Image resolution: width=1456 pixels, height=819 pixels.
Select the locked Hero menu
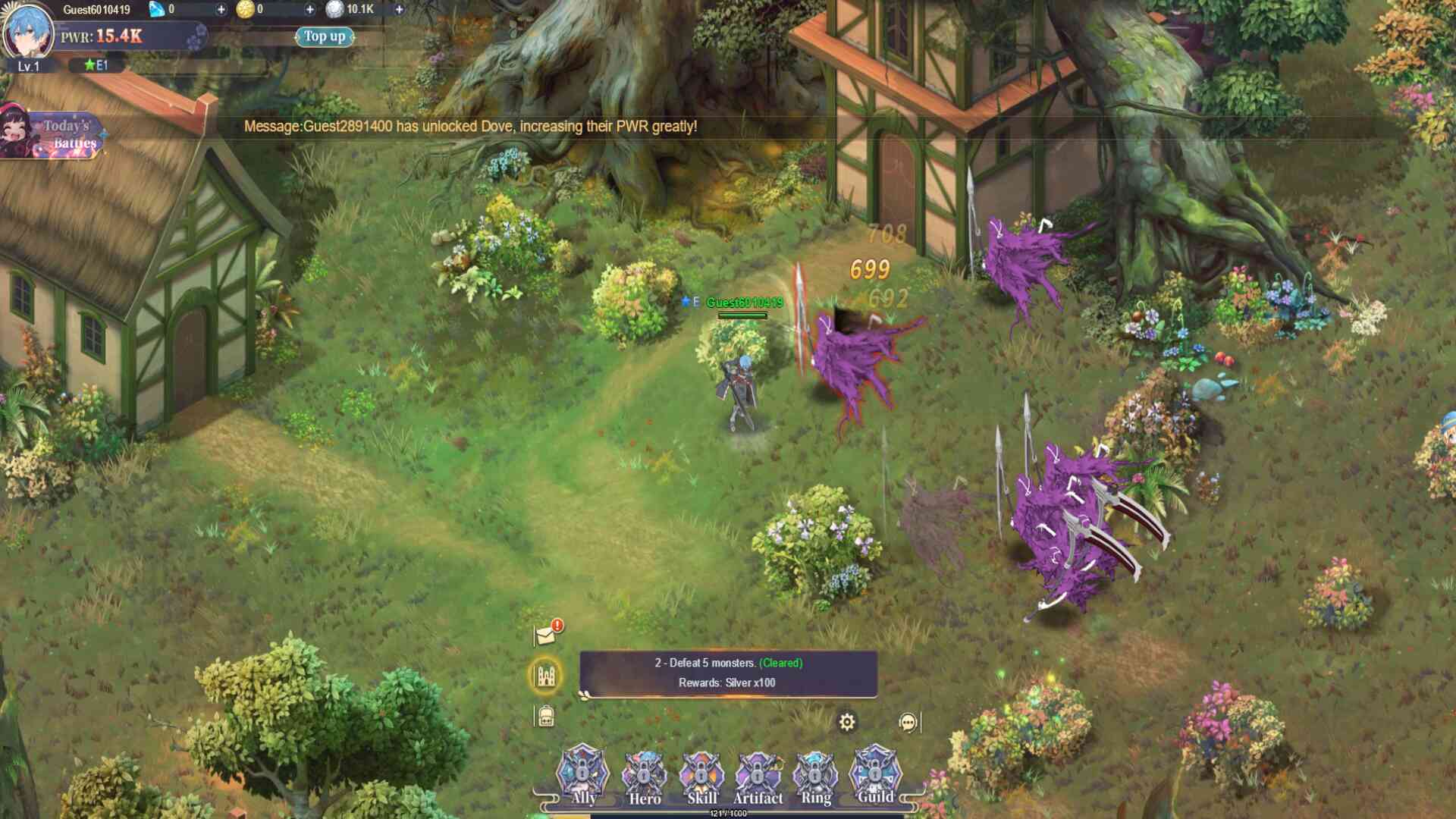[x=644, y=777]
